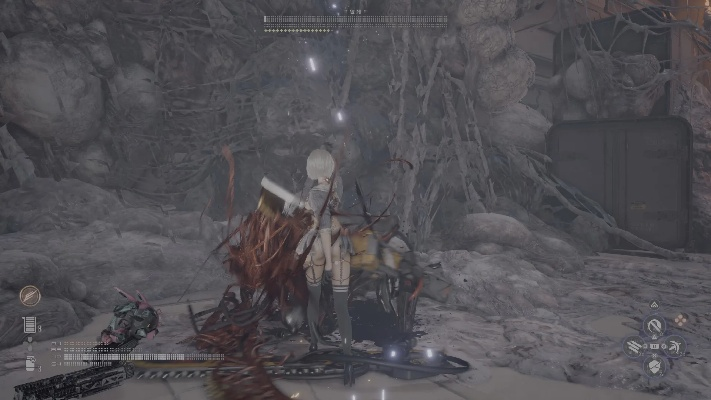This screenshot has width=711, height=400.
Task: Use the ammo magazine item
Action: click(x=29, y=324)
